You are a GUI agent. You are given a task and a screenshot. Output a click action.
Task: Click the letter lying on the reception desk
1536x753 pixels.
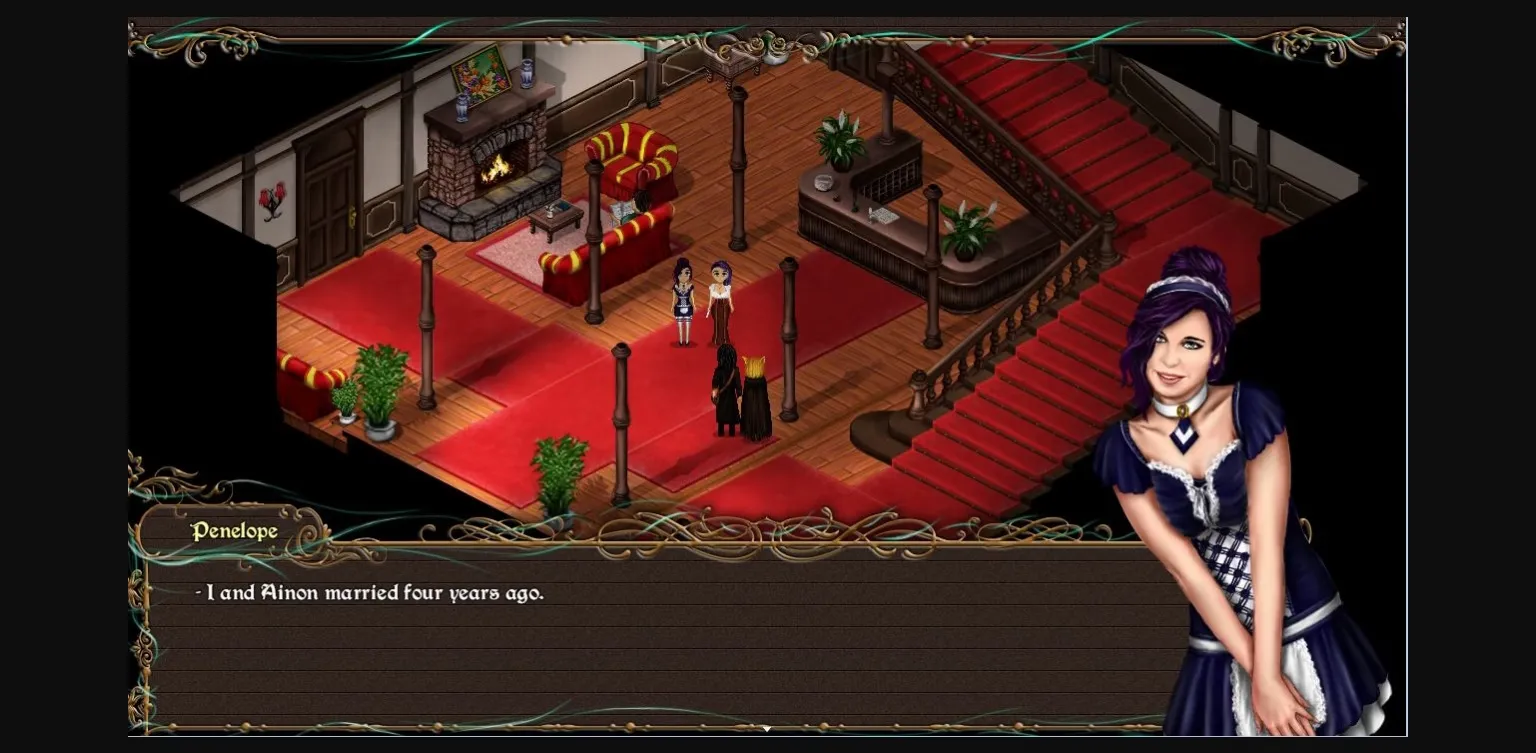pyautogui.click(x=884, y=216)
